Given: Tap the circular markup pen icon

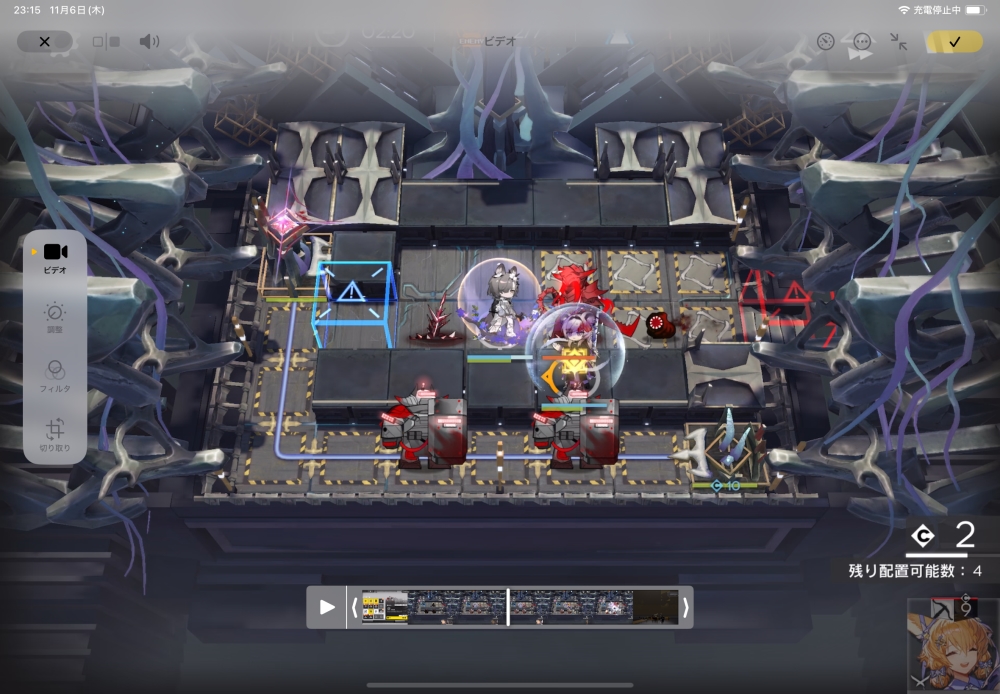Looking at the screenshot, I should [825, 42].
